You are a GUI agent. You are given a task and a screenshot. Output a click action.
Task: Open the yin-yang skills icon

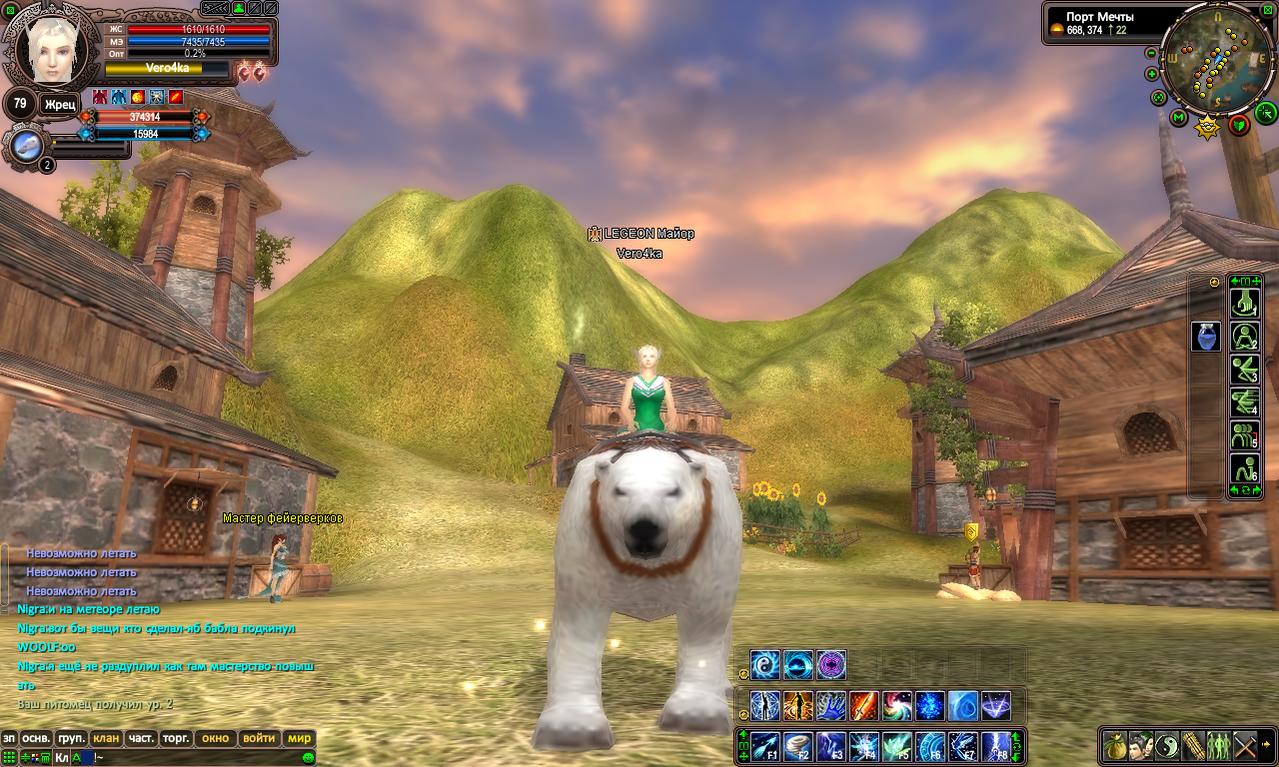tap(1167, 746)
